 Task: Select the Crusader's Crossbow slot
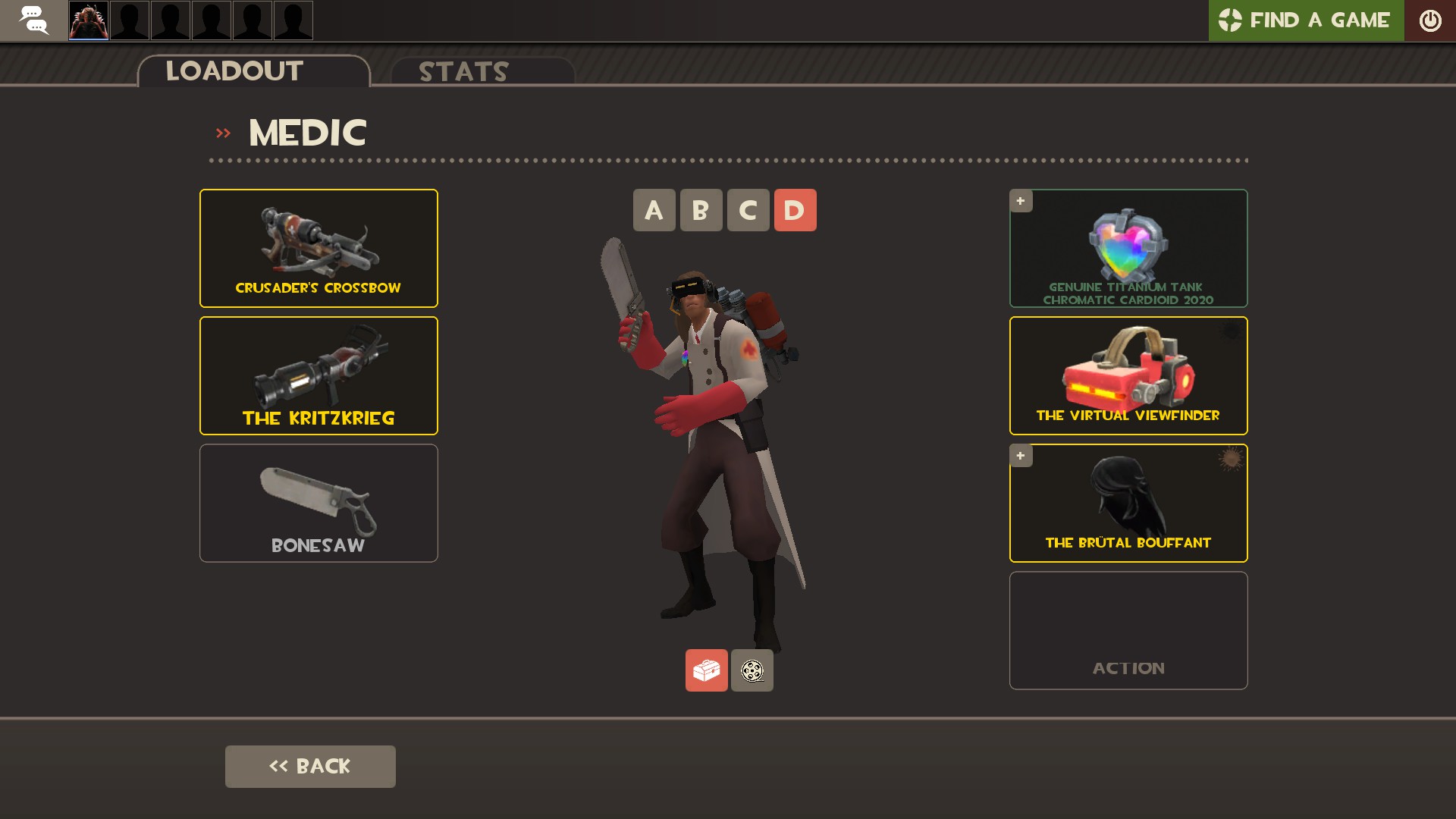(x=318, y=248)
